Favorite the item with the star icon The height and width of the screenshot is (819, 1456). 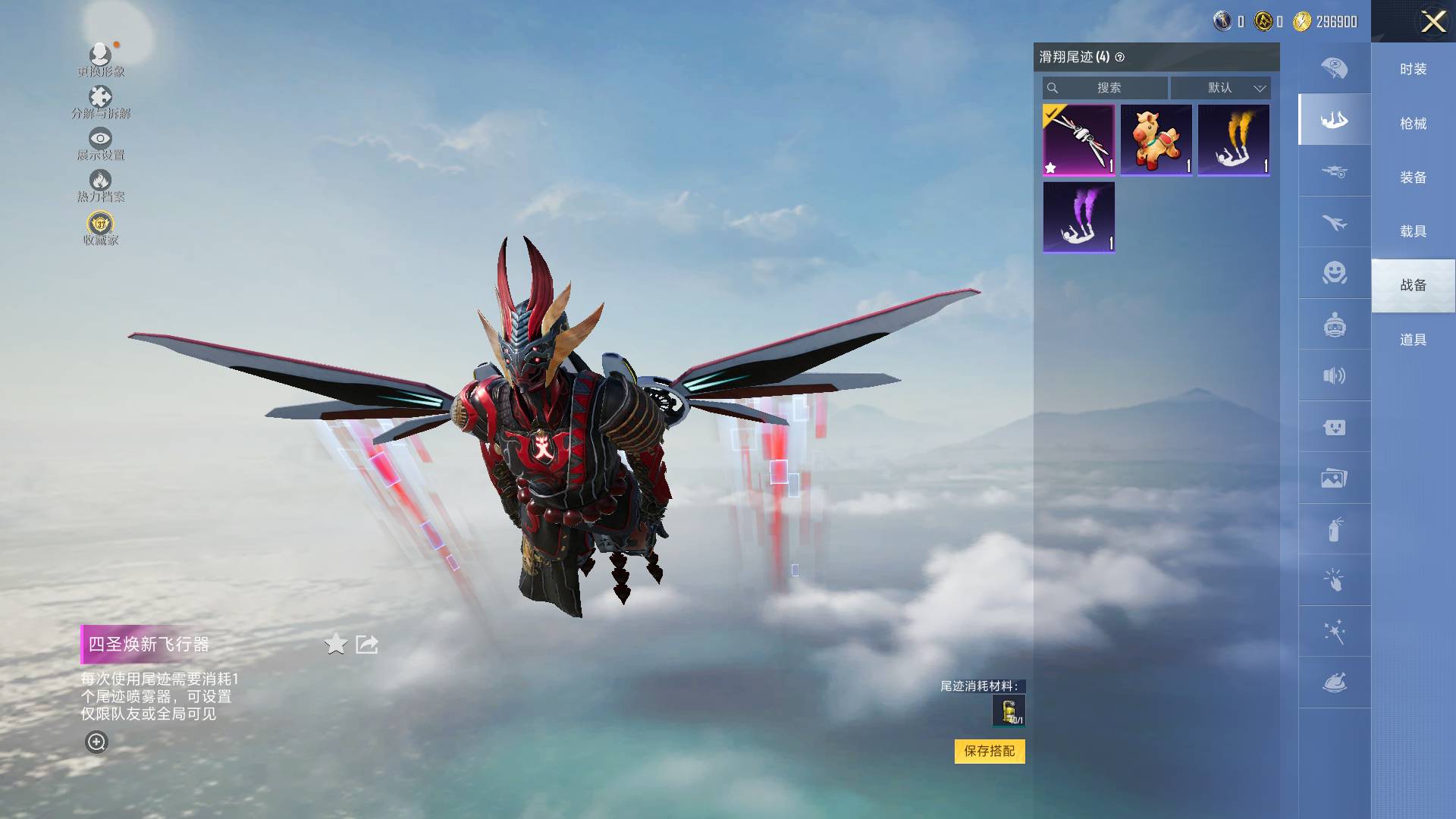[335, 645]
